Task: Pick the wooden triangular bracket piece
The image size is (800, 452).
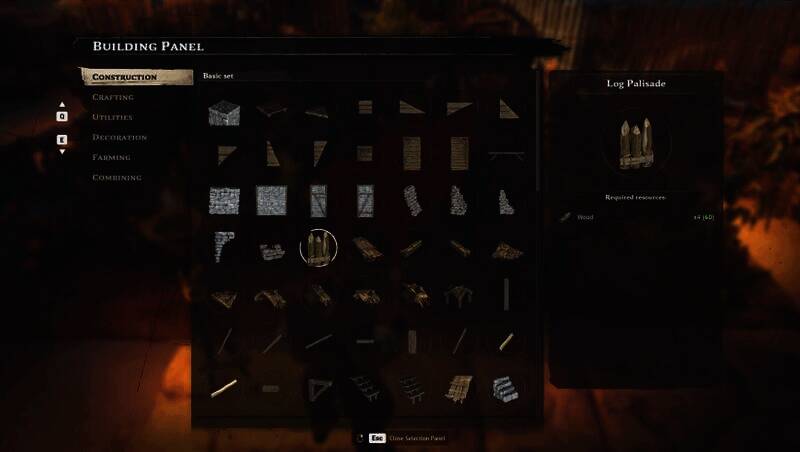Action: [318, 385]
